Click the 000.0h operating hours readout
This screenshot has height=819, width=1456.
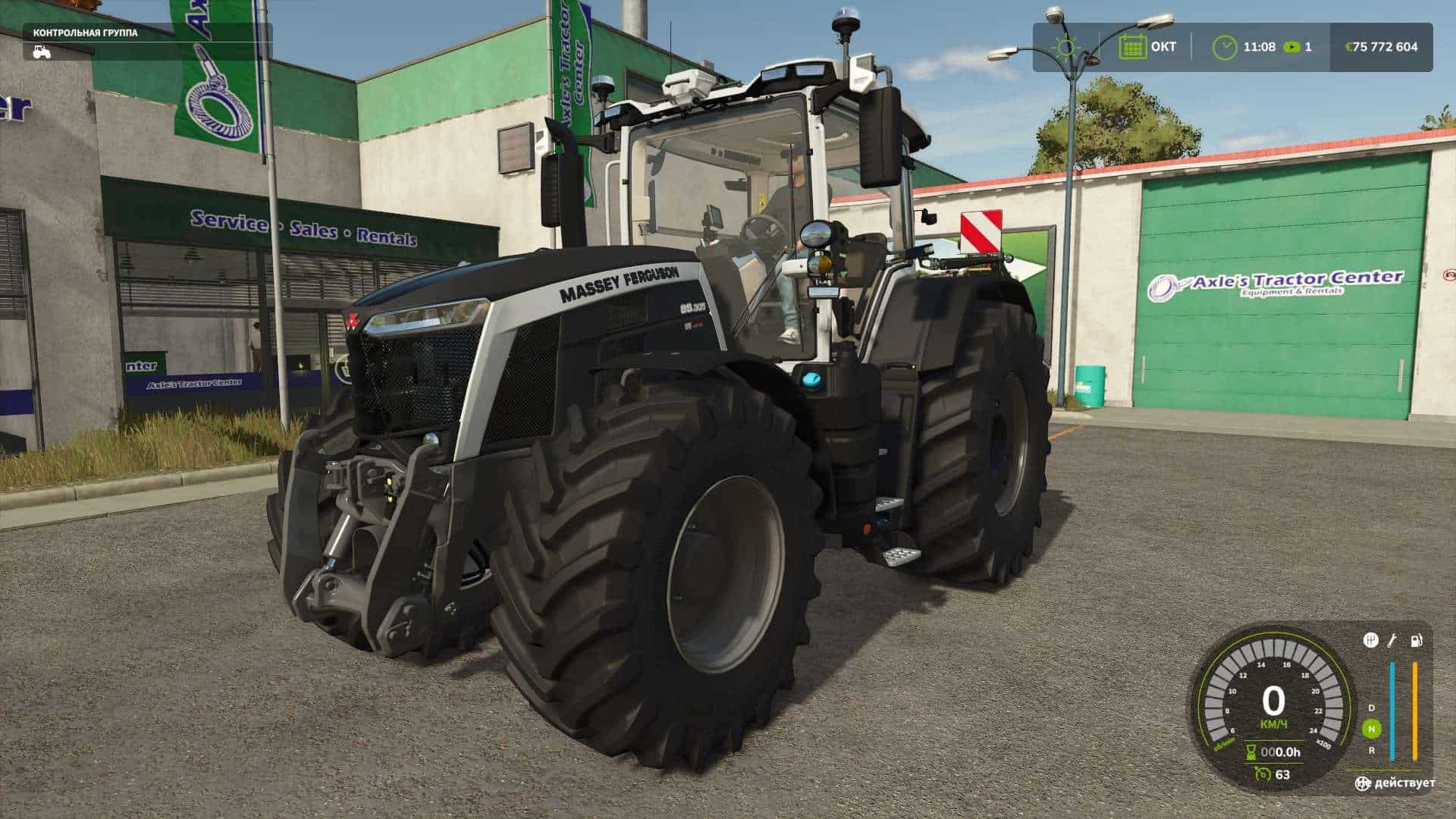coord(1280,752)
